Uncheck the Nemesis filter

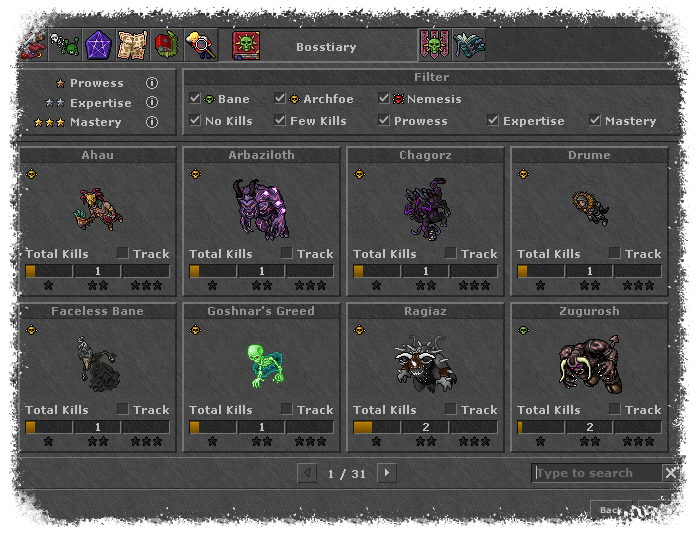pyautogui.click(x=385, y=99)
